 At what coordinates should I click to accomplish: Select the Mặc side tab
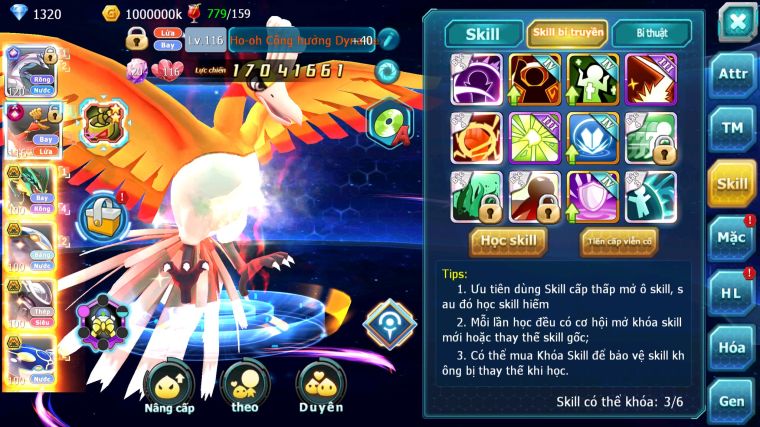[732, 237]
